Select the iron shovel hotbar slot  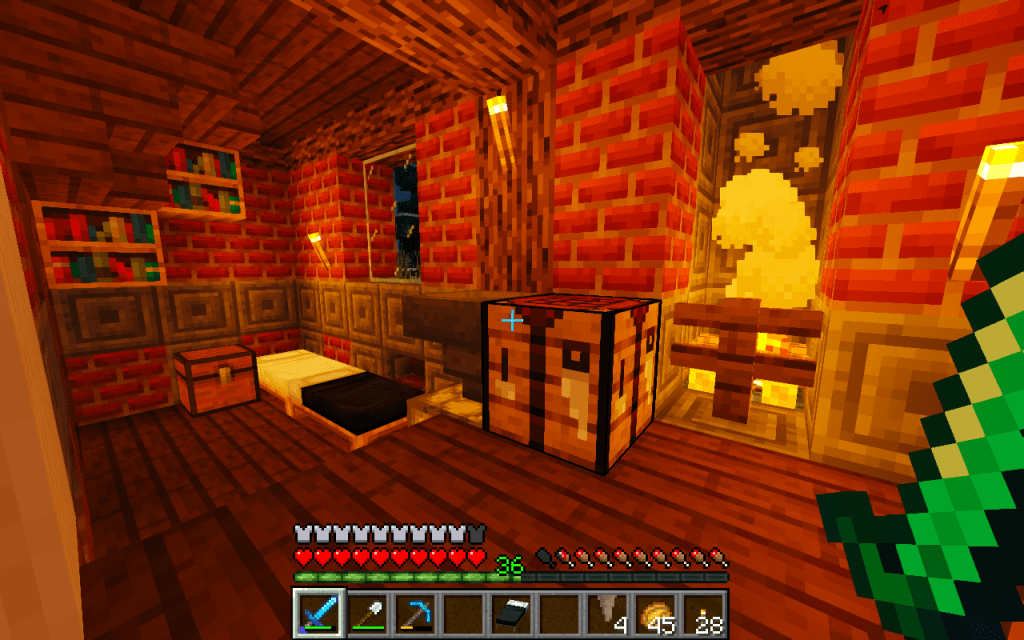coord(367,612)
